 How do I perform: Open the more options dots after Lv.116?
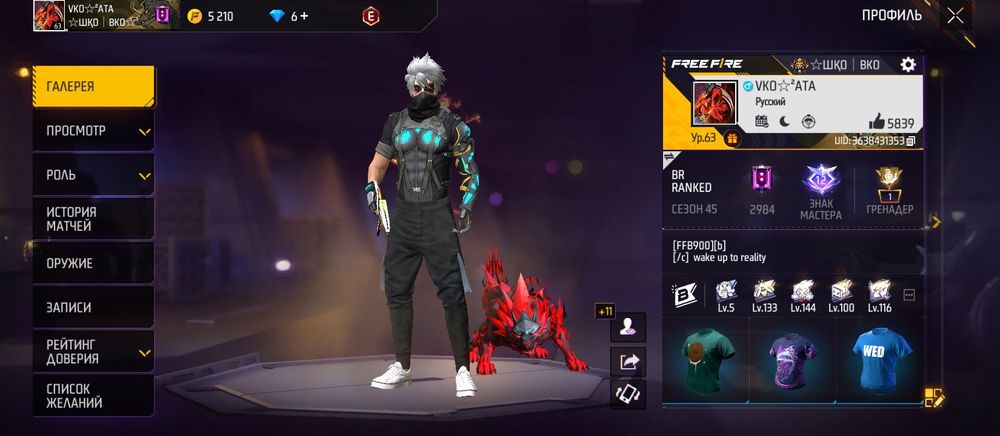pos(909,295)
